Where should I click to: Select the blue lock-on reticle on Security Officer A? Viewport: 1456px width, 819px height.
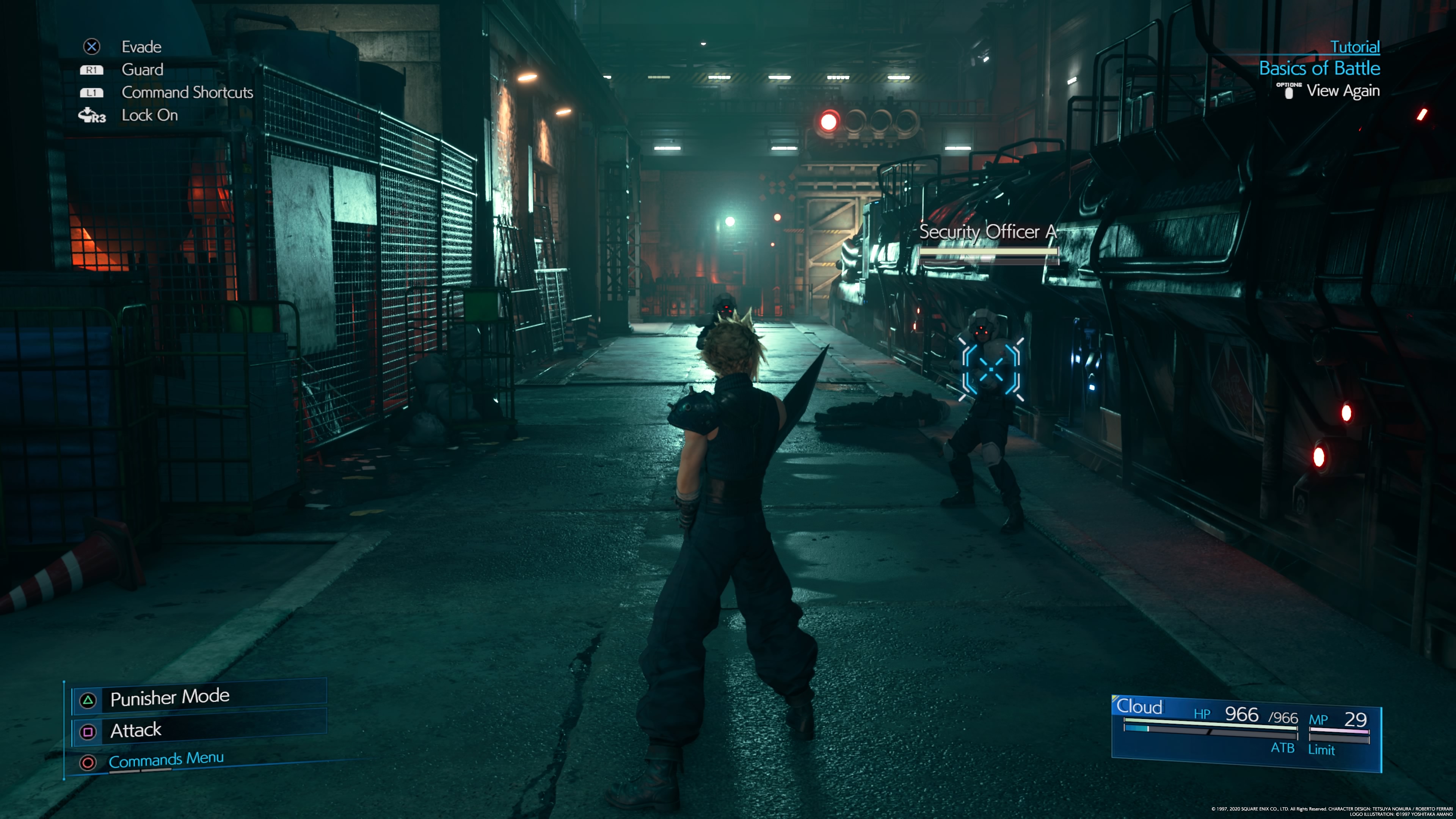(991, 370)
